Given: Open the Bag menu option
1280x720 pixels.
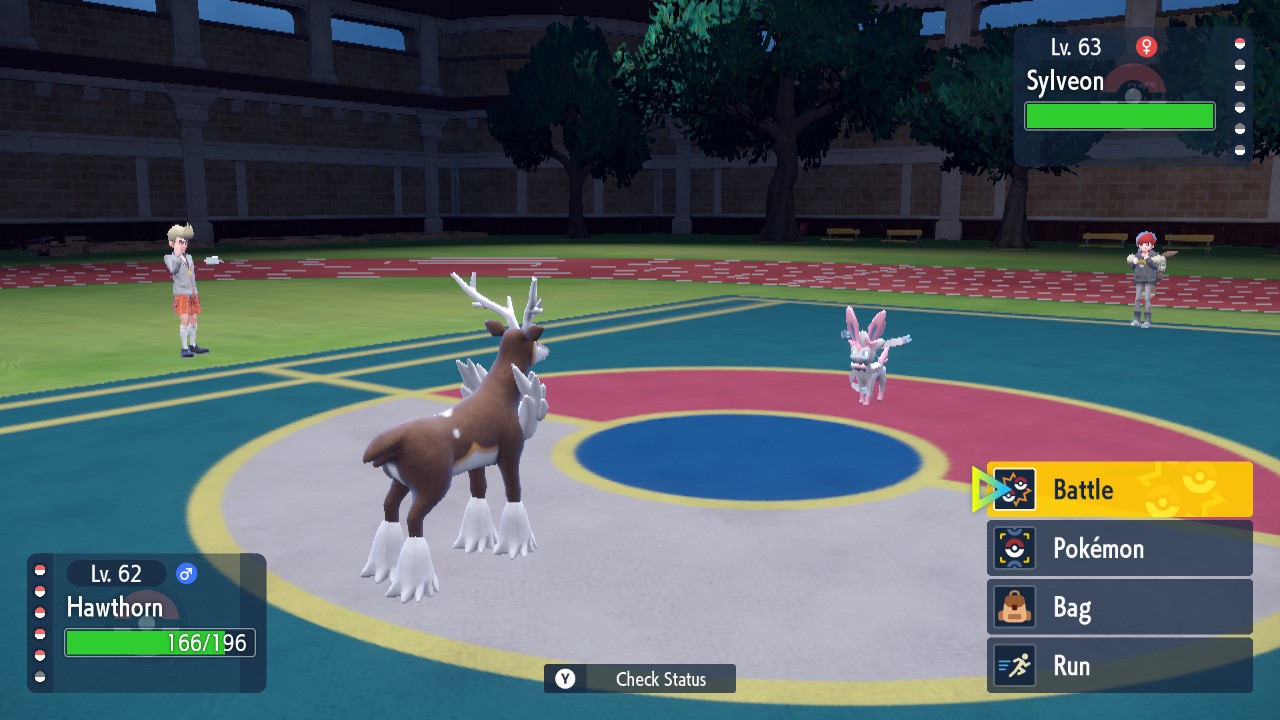Looking at the screenshot, I should [1119, 607].
